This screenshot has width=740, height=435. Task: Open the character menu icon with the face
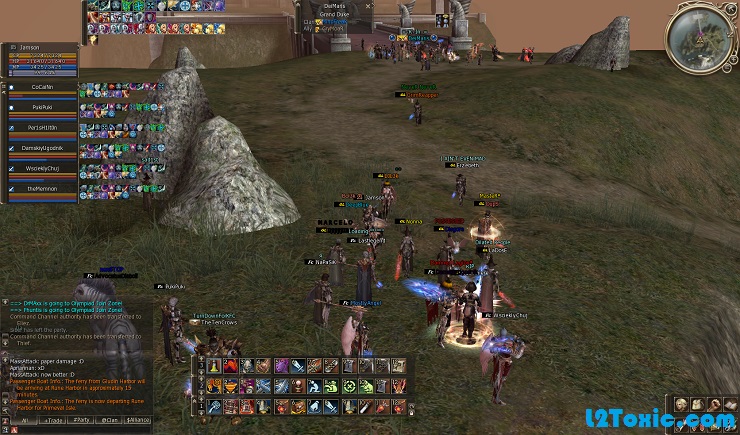pyautogui.click(x=679, y=405)
